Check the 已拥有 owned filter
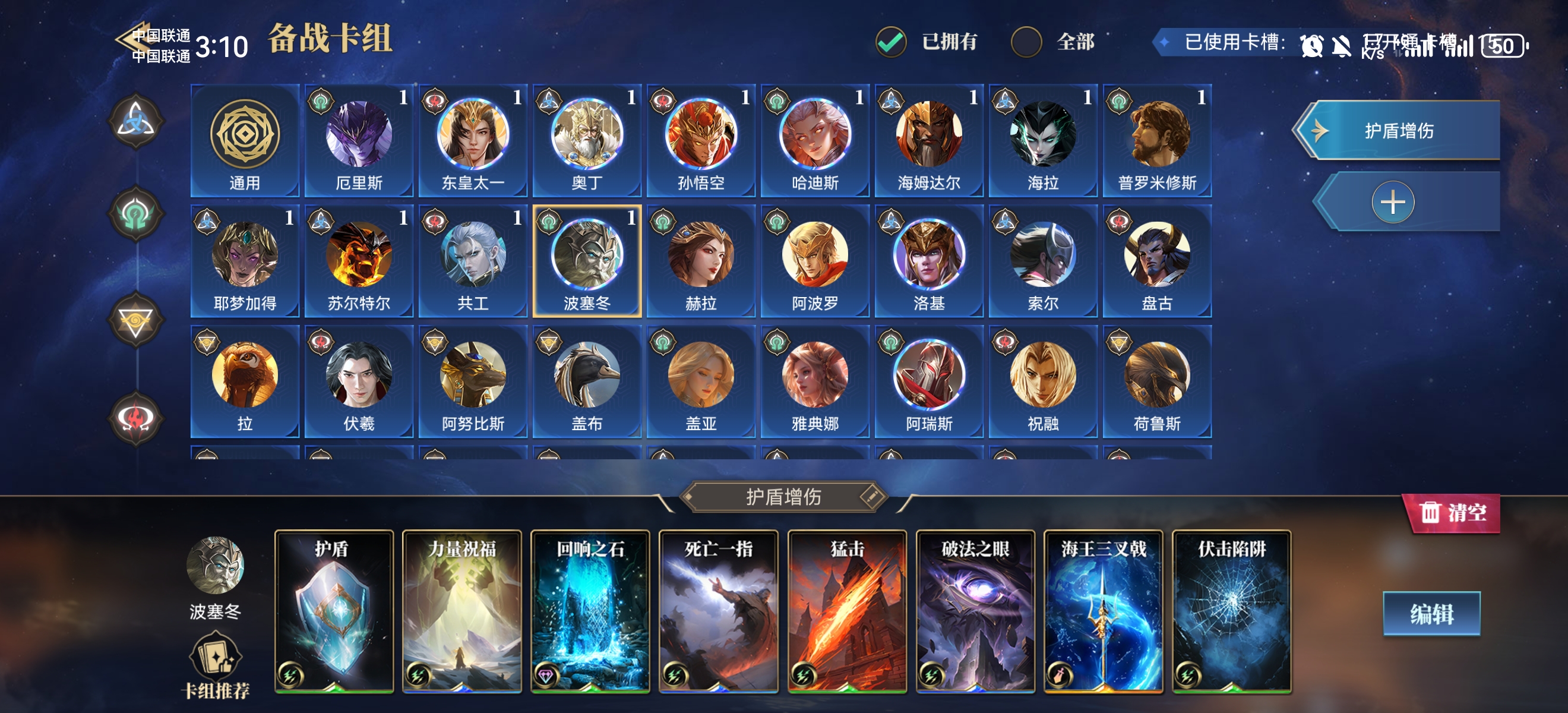1568x713 pixels. click(891, 42)
